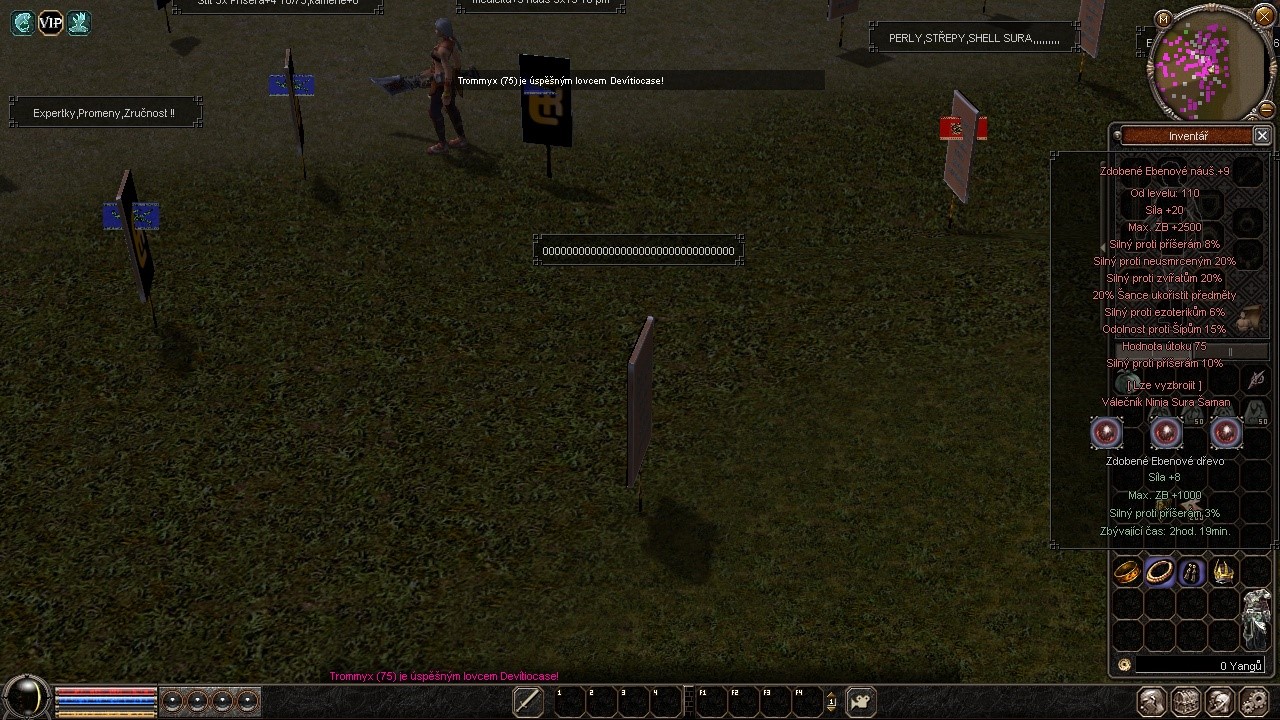Viewport: 1280px width, 720px height.
Task: Select the golden crown helmet item
Action: (1224, 572)
